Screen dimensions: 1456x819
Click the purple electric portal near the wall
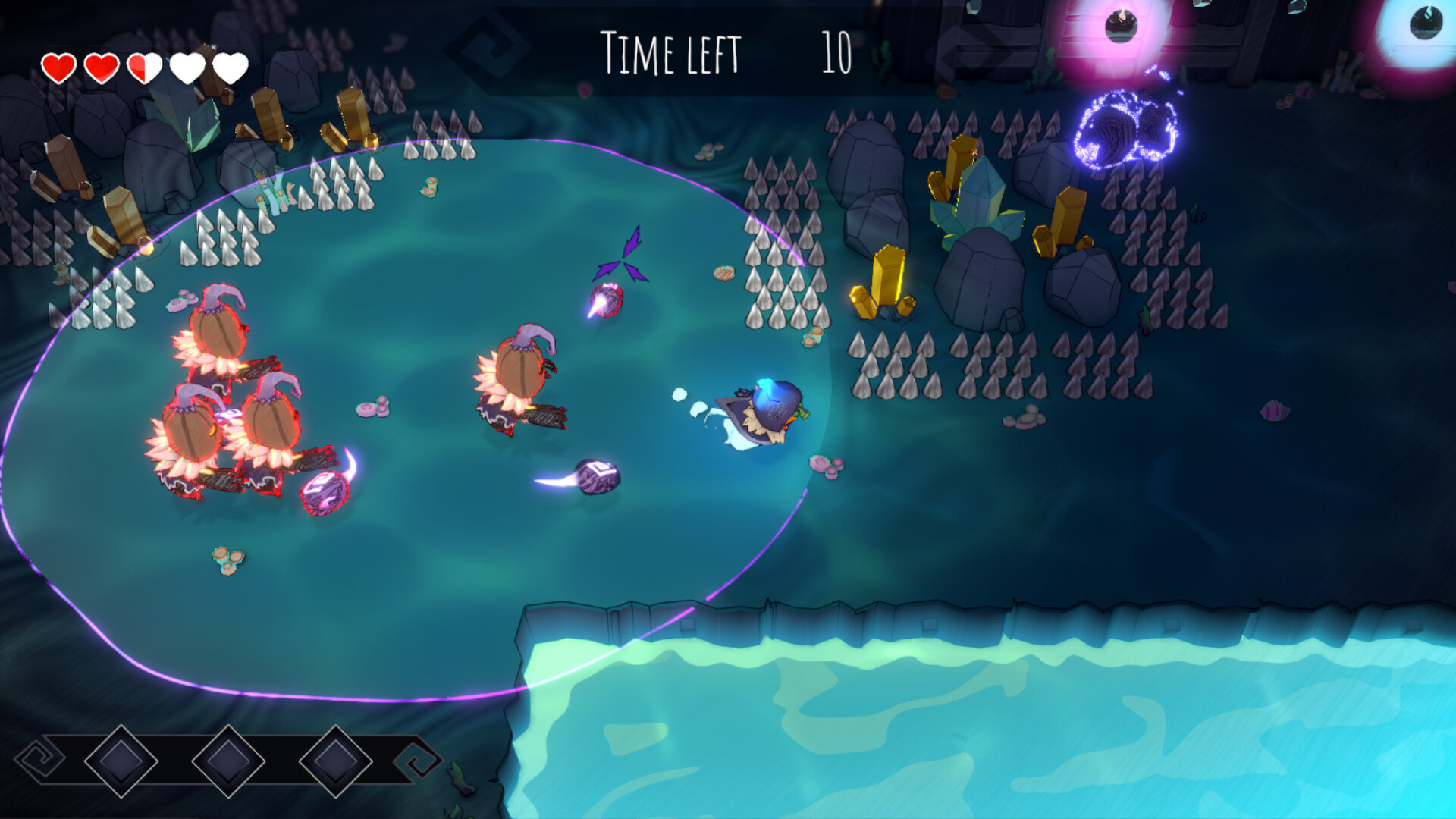click(x=1124, y=130)
